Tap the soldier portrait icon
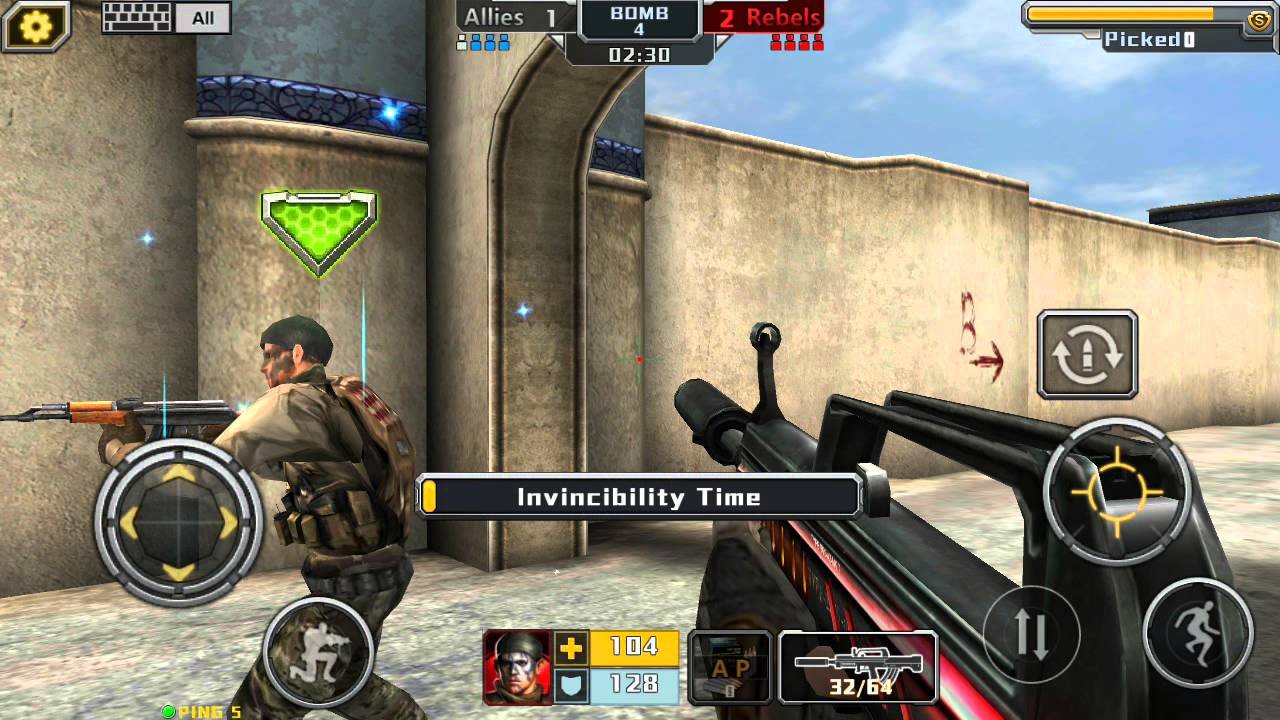The width and height of the screenshot is (1280, 720). click(517, 667)
